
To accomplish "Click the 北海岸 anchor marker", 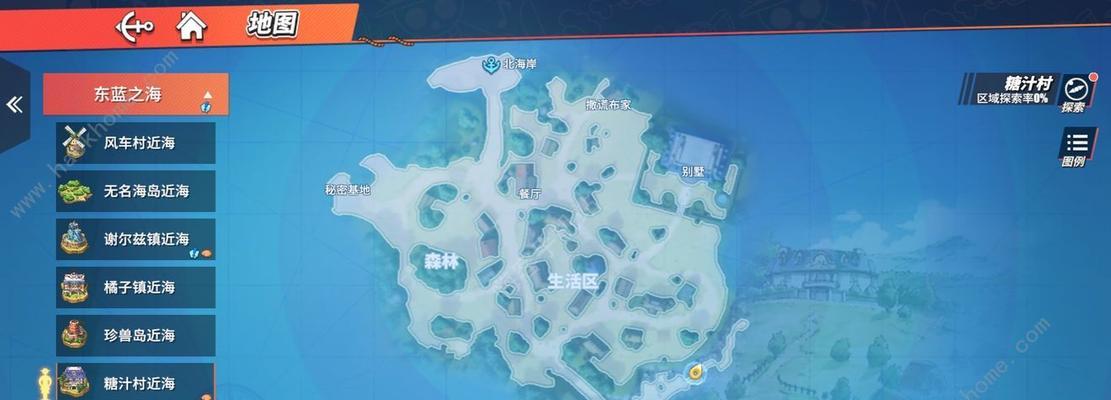I will tap(491, 64).
